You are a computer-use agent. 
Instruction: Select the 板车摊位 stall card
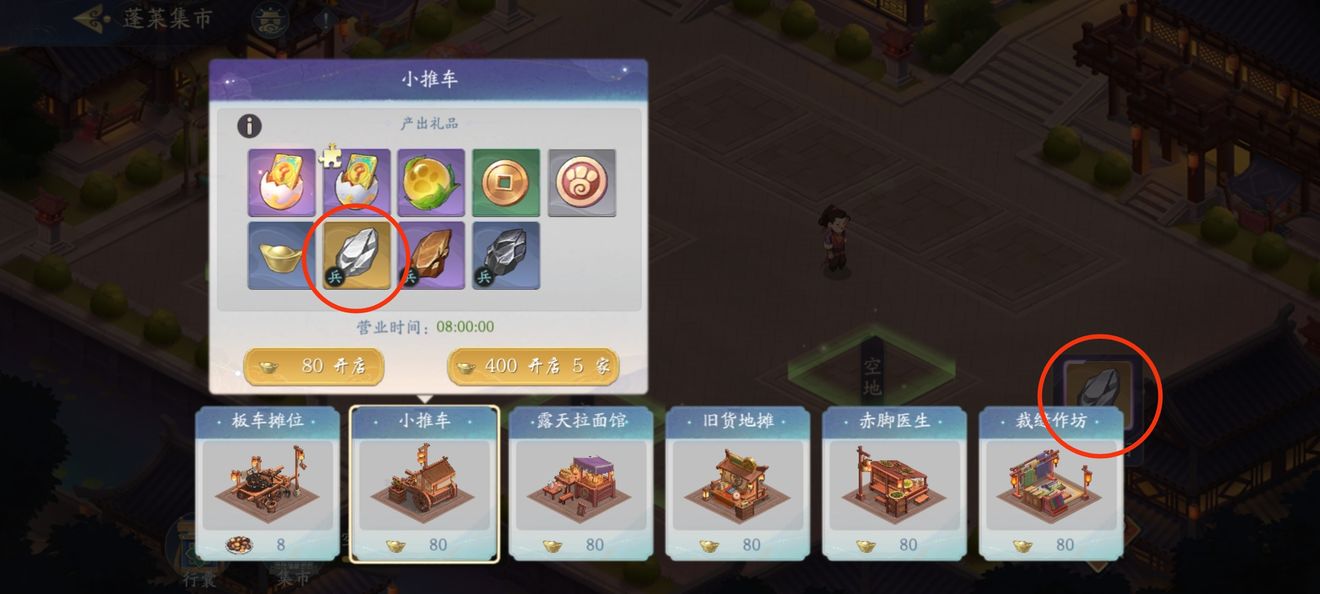(267, 482)
